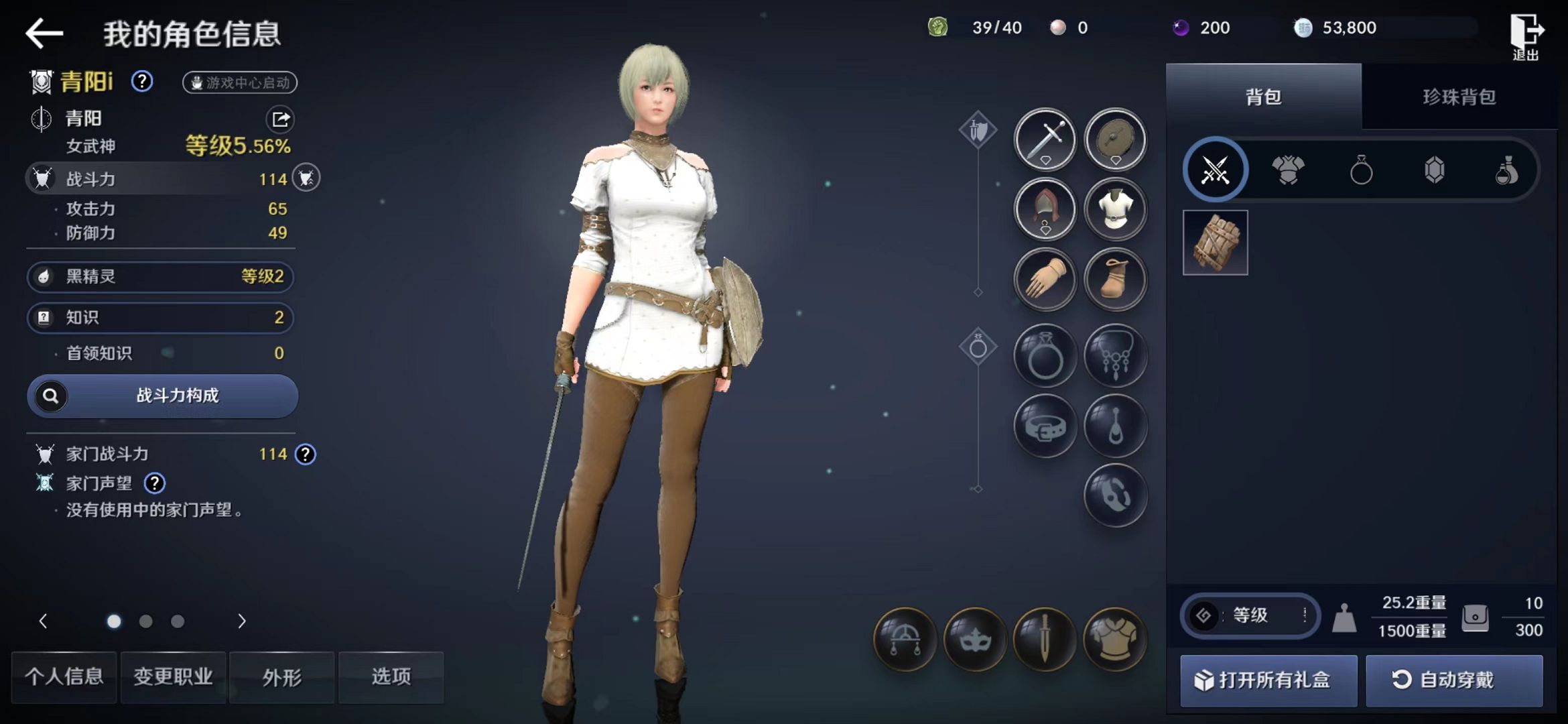Screen dimensions: 1568x724
Task: Open the 个人信息 panel
Action: click(x=64, y=677)
